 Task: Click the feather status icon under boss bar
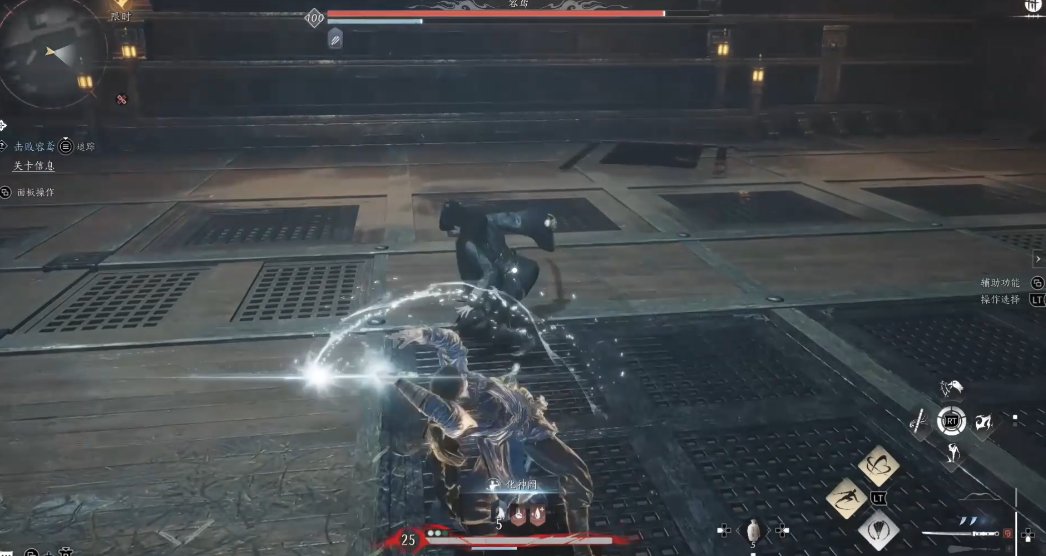[x=335, y=38]
